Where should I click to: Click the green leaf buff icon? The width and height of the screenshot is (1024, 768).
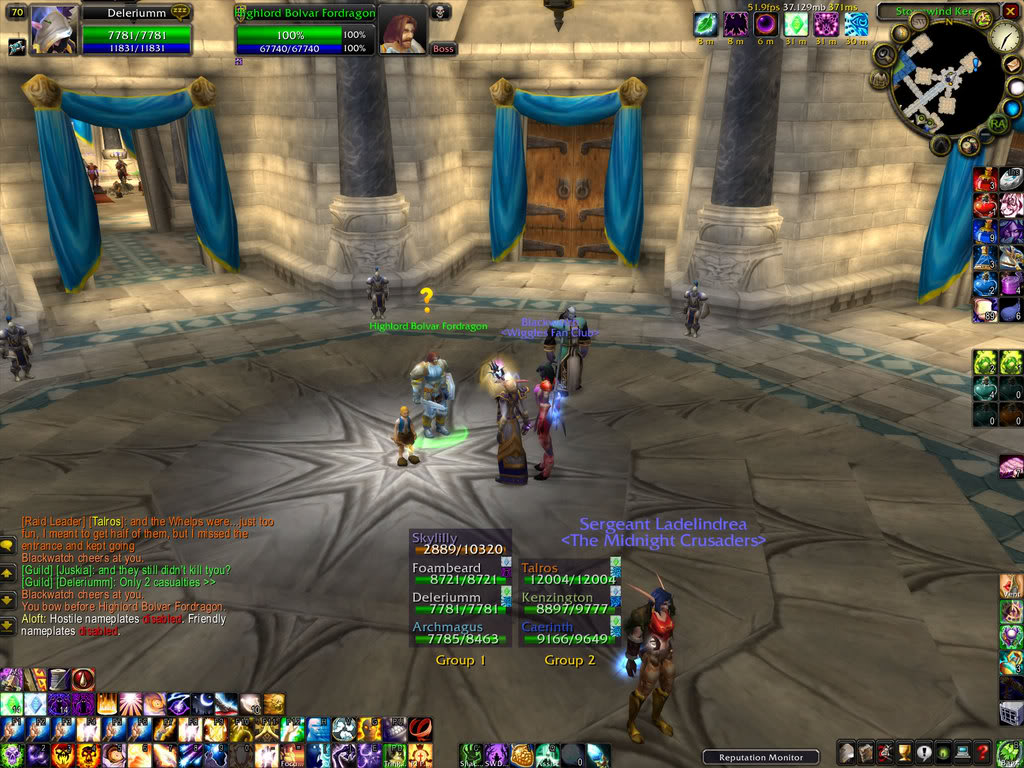[x=706, y=24]
